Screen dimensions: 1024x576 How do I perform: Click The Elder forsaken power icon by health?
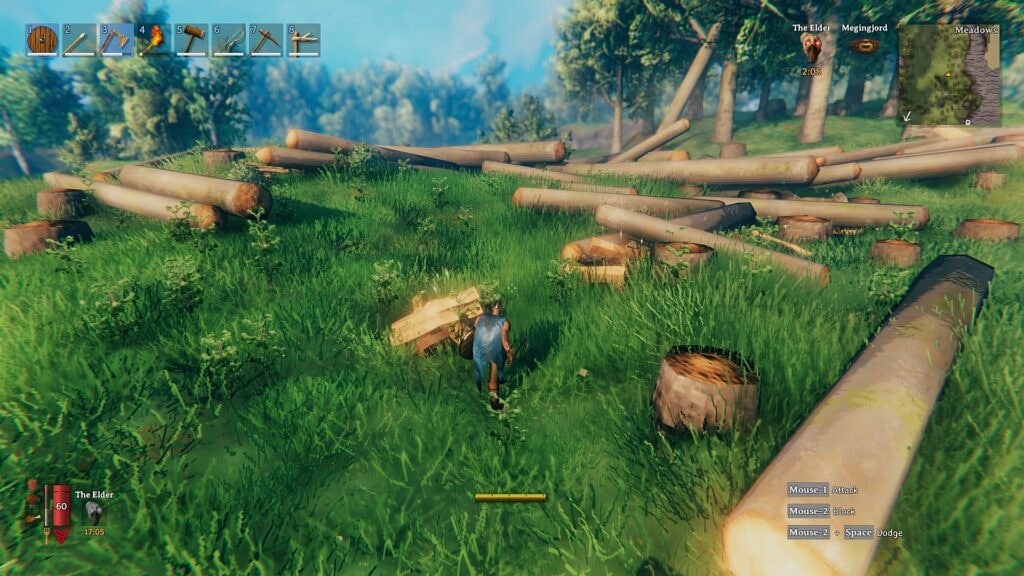[94, 511]
